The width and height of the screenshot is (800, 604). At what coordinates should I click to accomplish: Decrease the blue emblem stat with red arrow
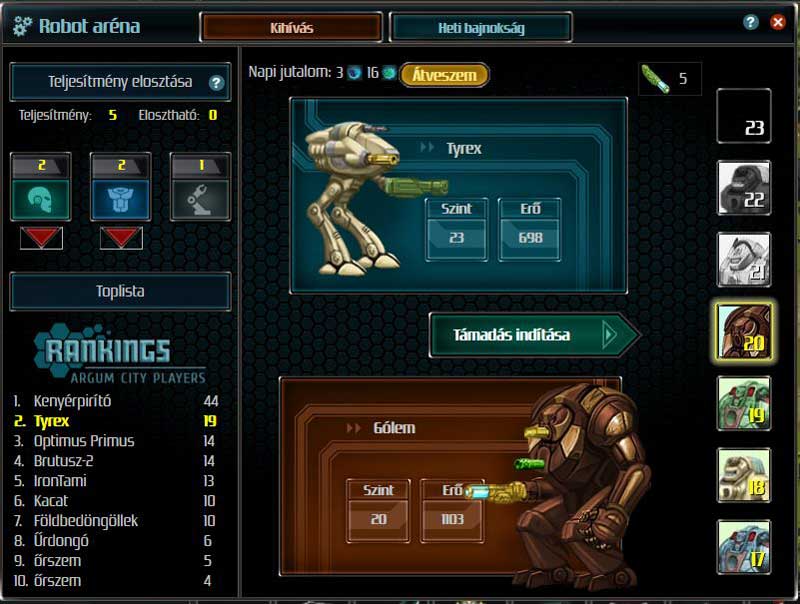click(x=120, y=238)
